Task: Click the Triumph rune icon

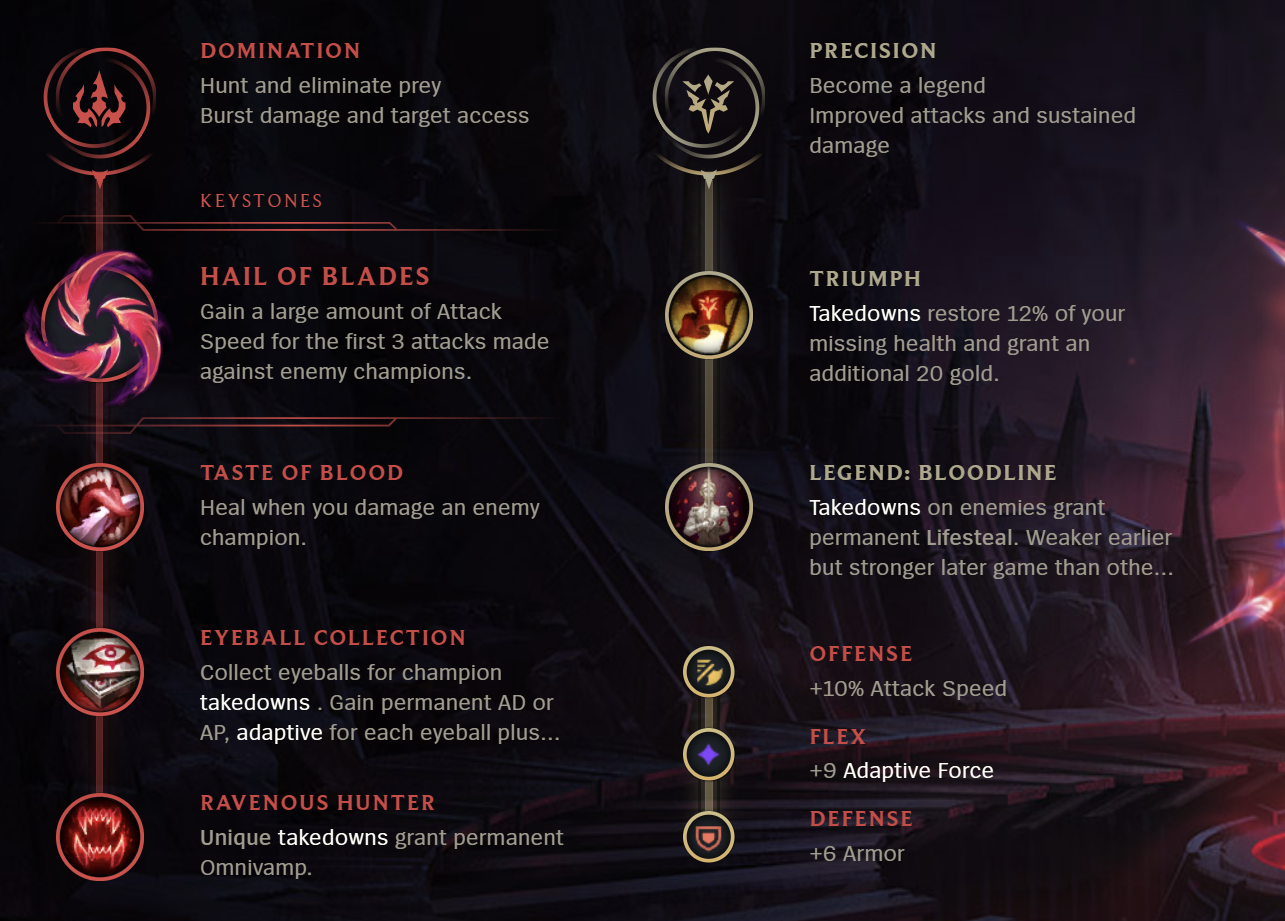Action: (709, 314)
